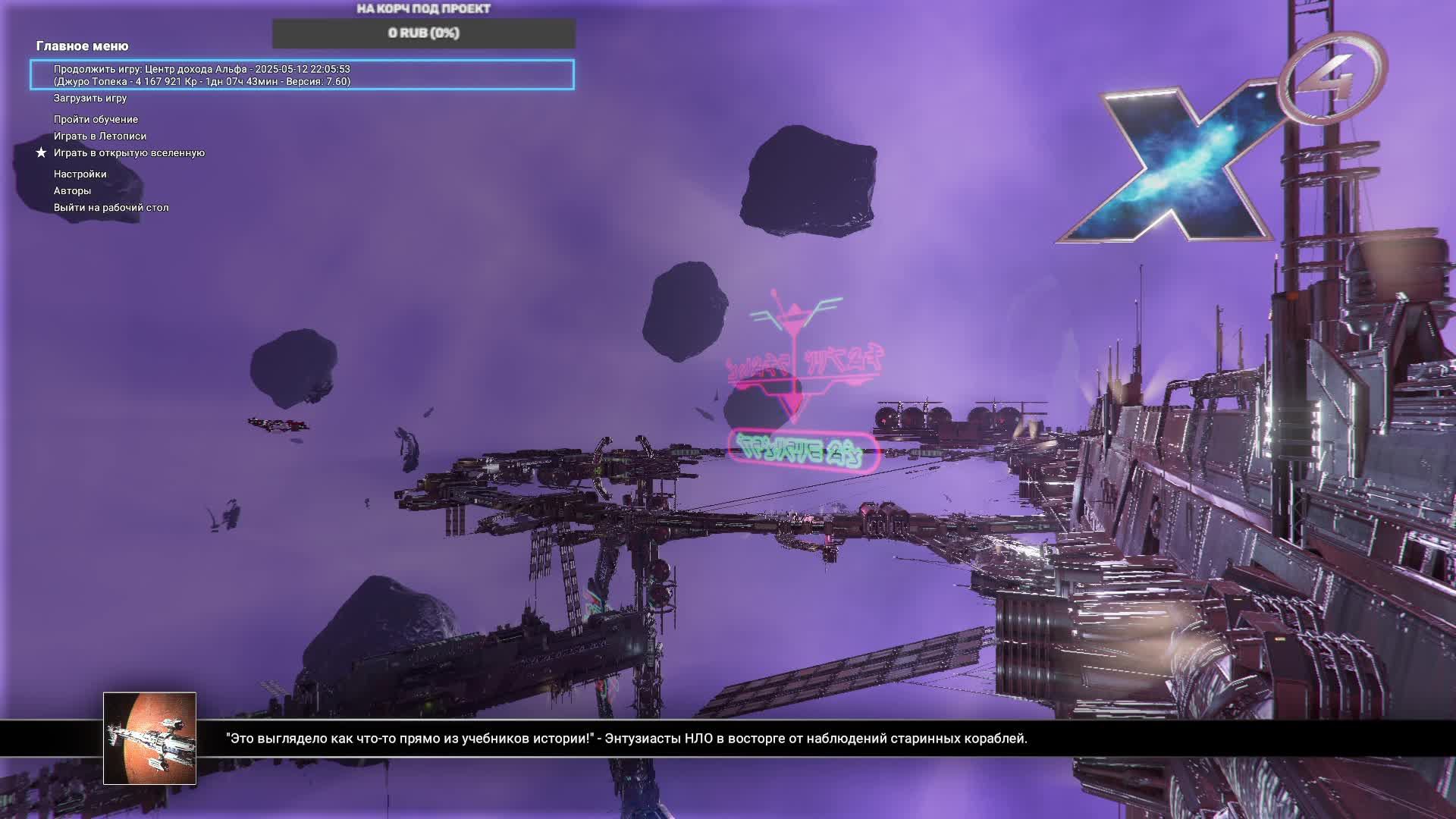This screenshot has height=819, width=1456.
Task: Click the news ticker ship thumbnail
Action: pos(149,738)
